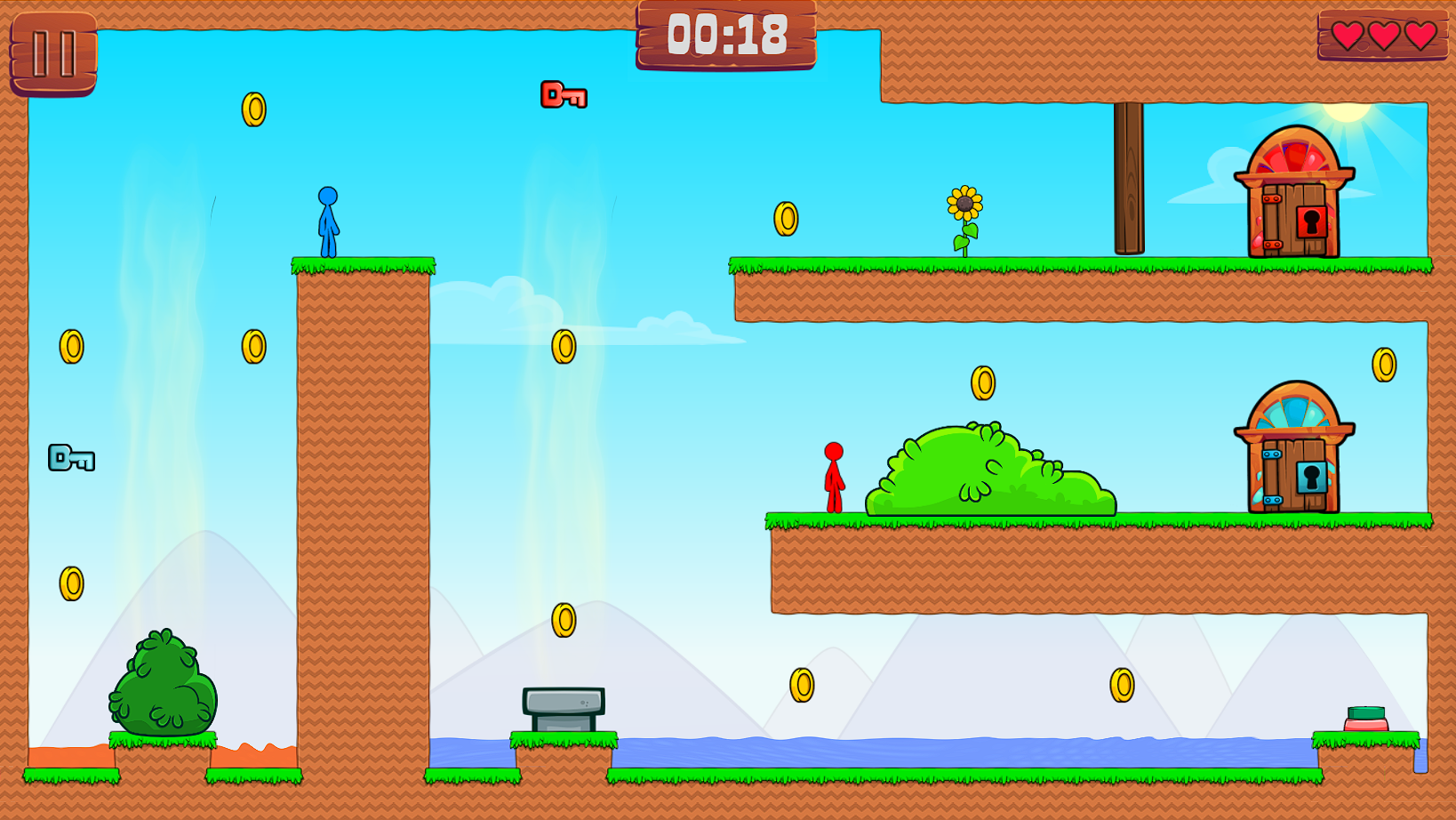Click the large green bush near the red stickman
Image resolution: width=1456 pixels, height=820 pixels.
[x=987, y=471]
